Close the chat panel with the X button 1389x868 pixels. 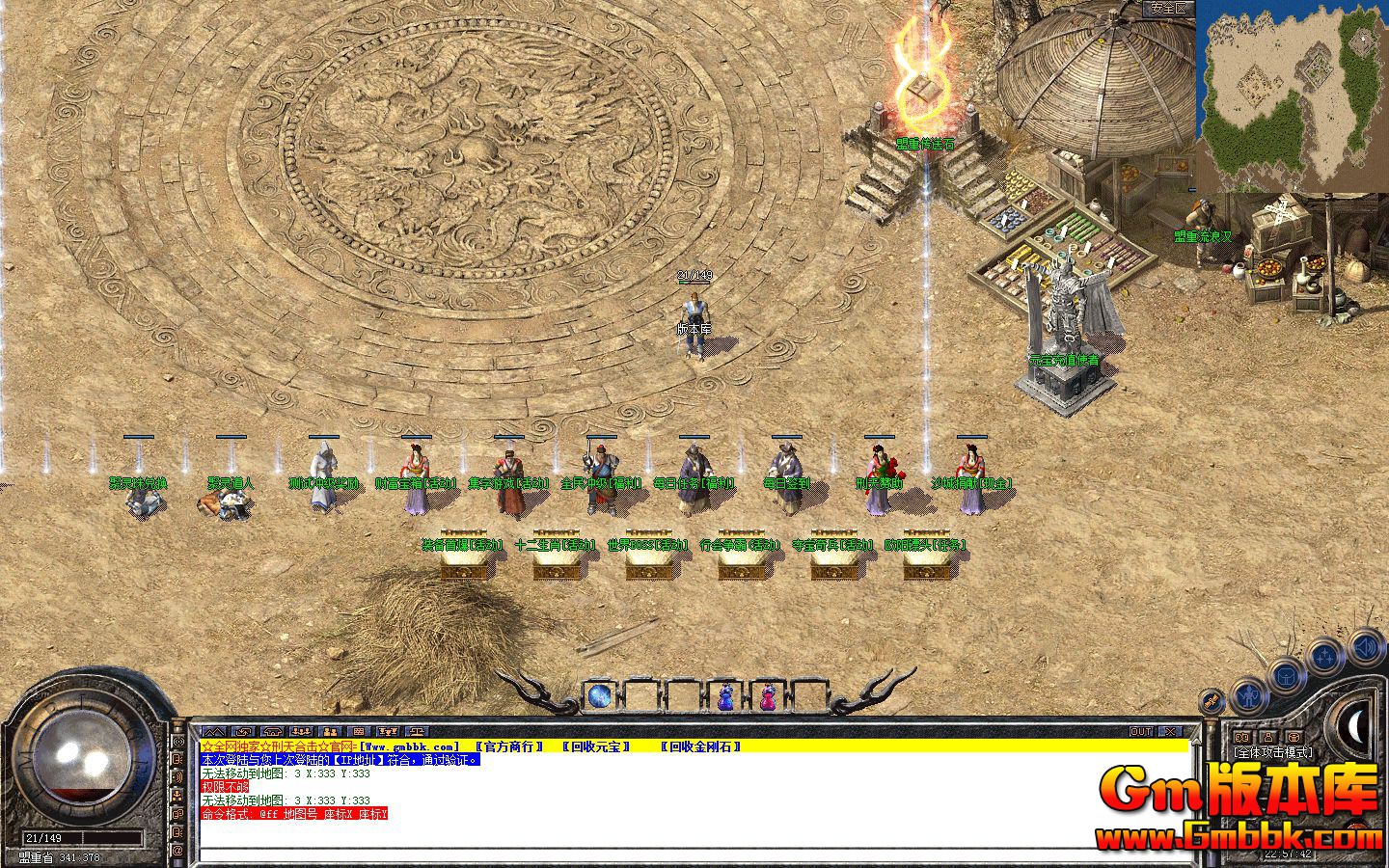tap(1169, 732)
